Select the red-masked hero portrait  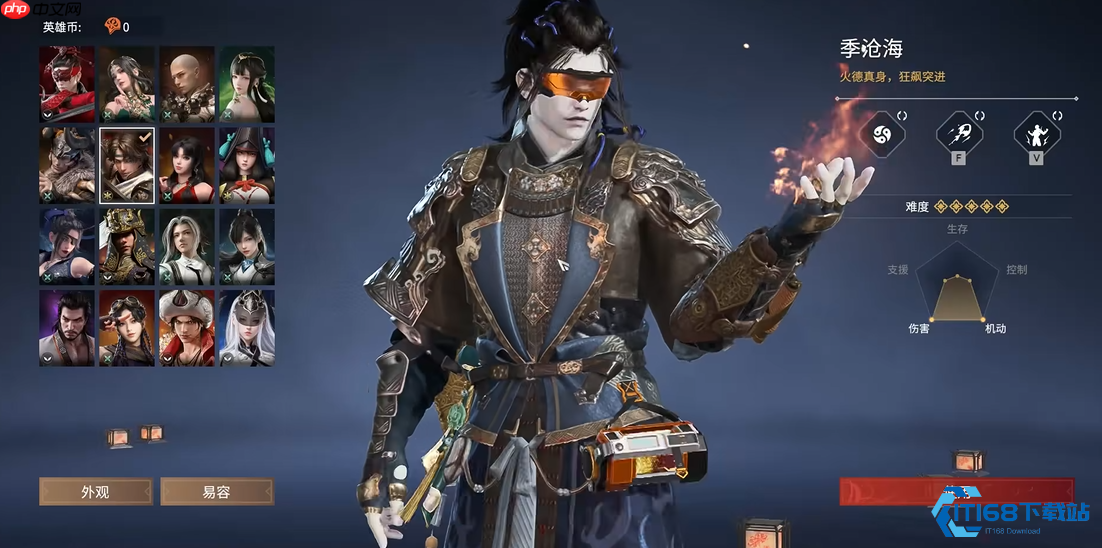coord(67,84)
